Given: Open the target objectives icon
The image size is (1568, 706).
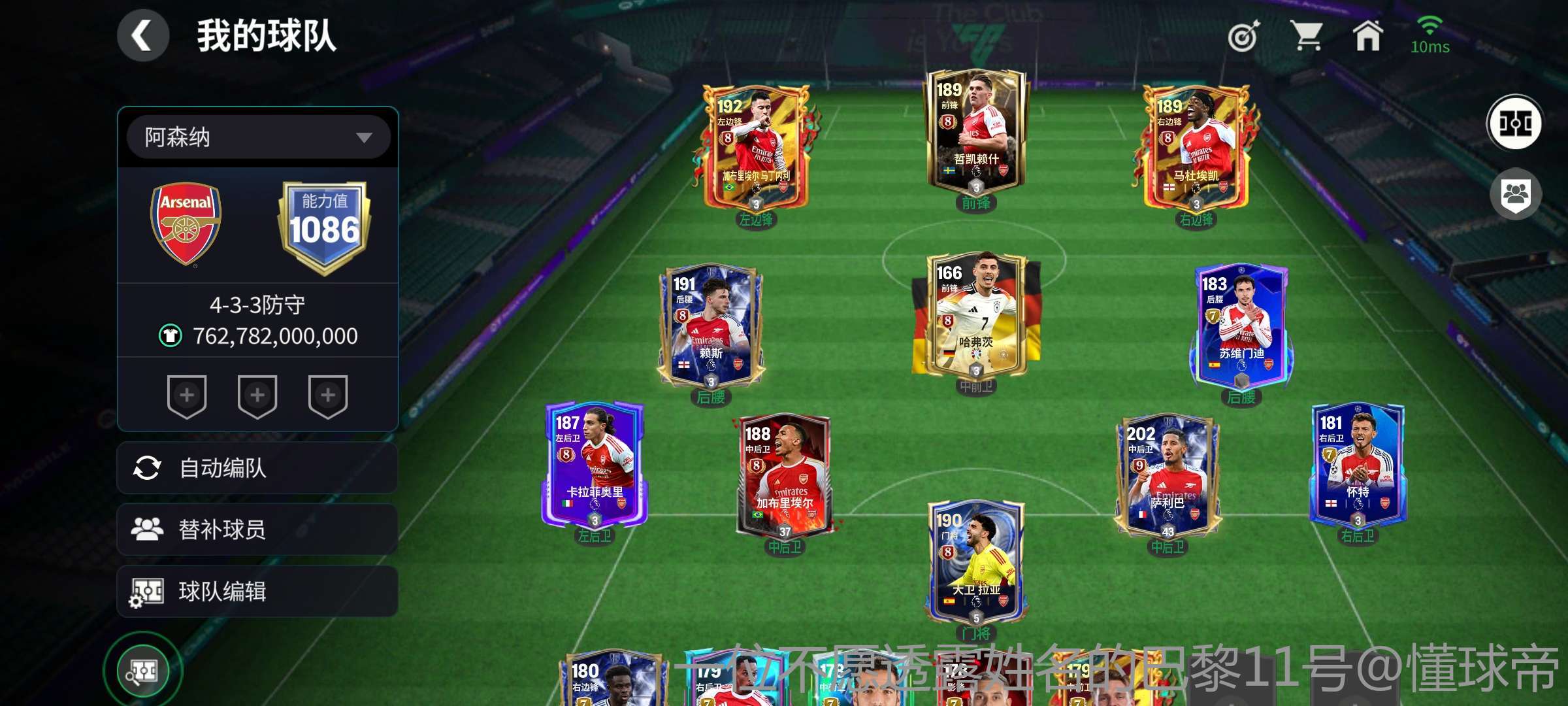Looking at the screenshot, I should [x=1243, y=37].
